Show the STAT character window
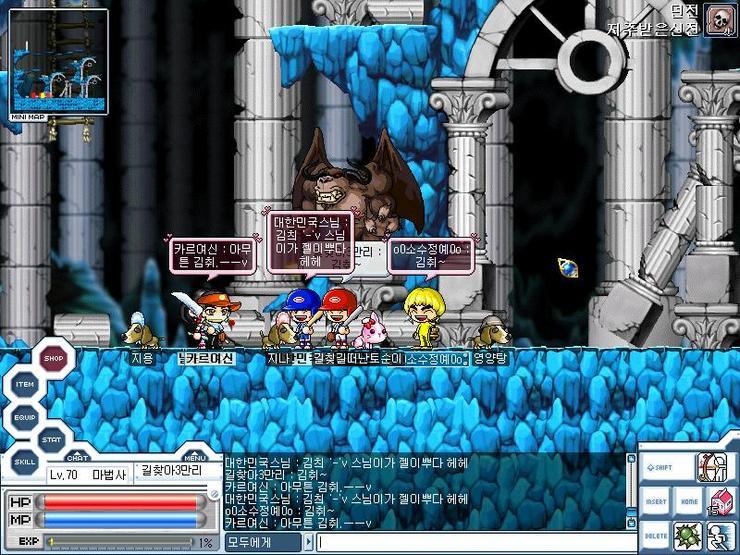This screenshot has height=555, width=740. pos(52,439)
